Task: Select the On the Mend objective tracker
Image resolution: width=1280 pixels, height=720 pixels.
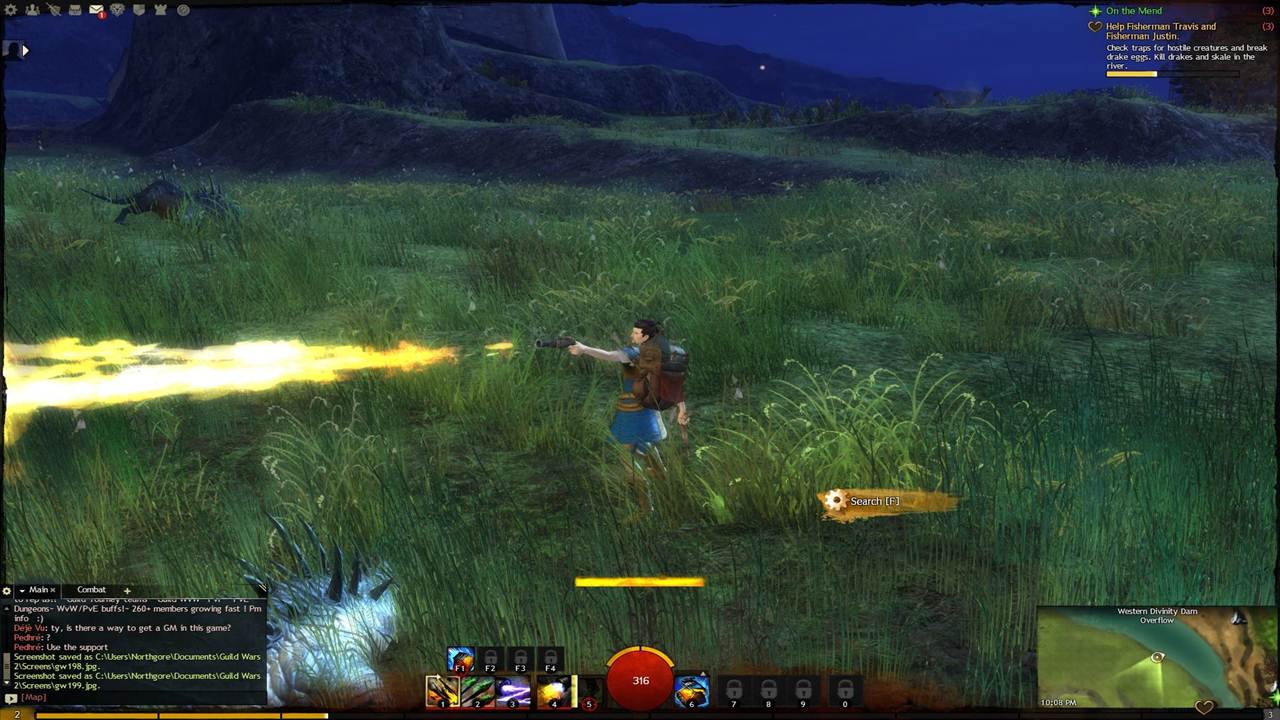Action: [x=1133, y=11]
